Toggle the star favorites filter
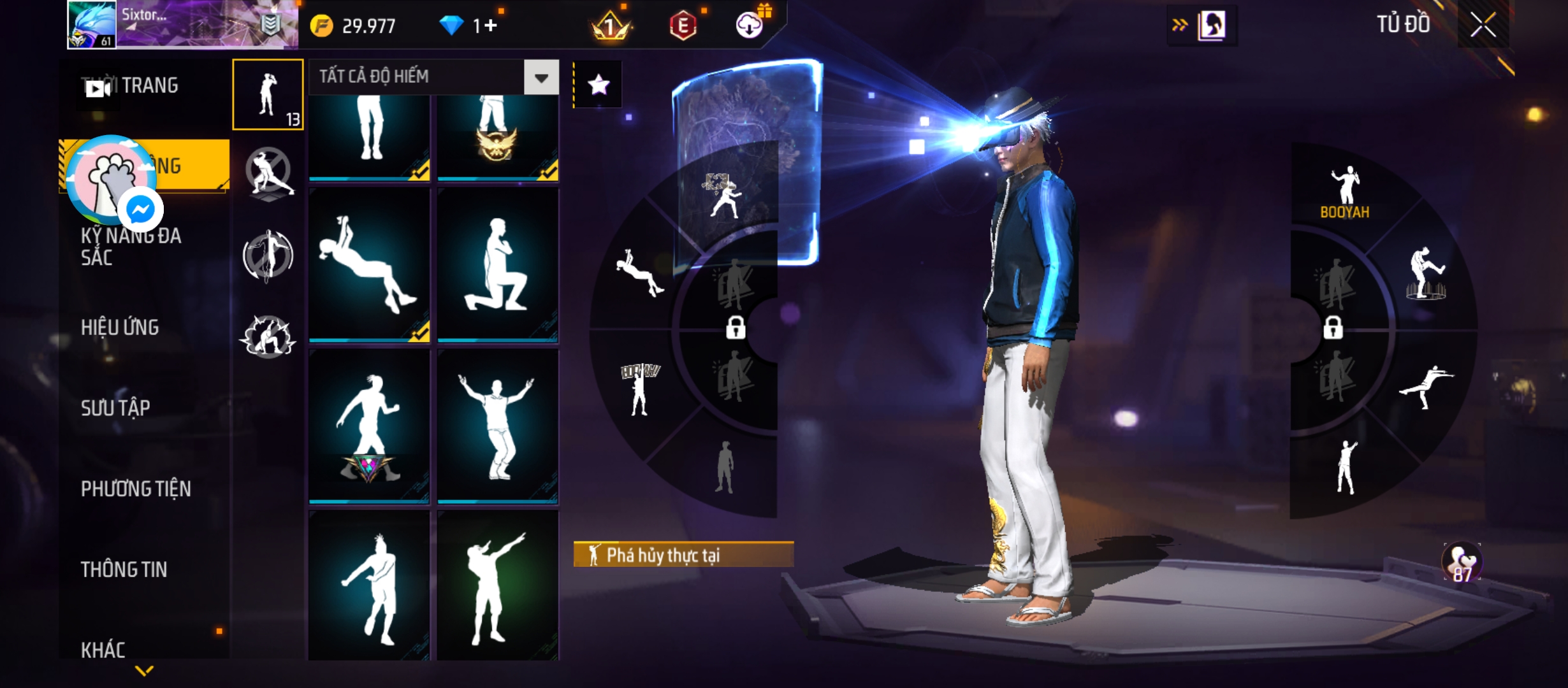1568x688 pixels. click(x=598, y=85)
